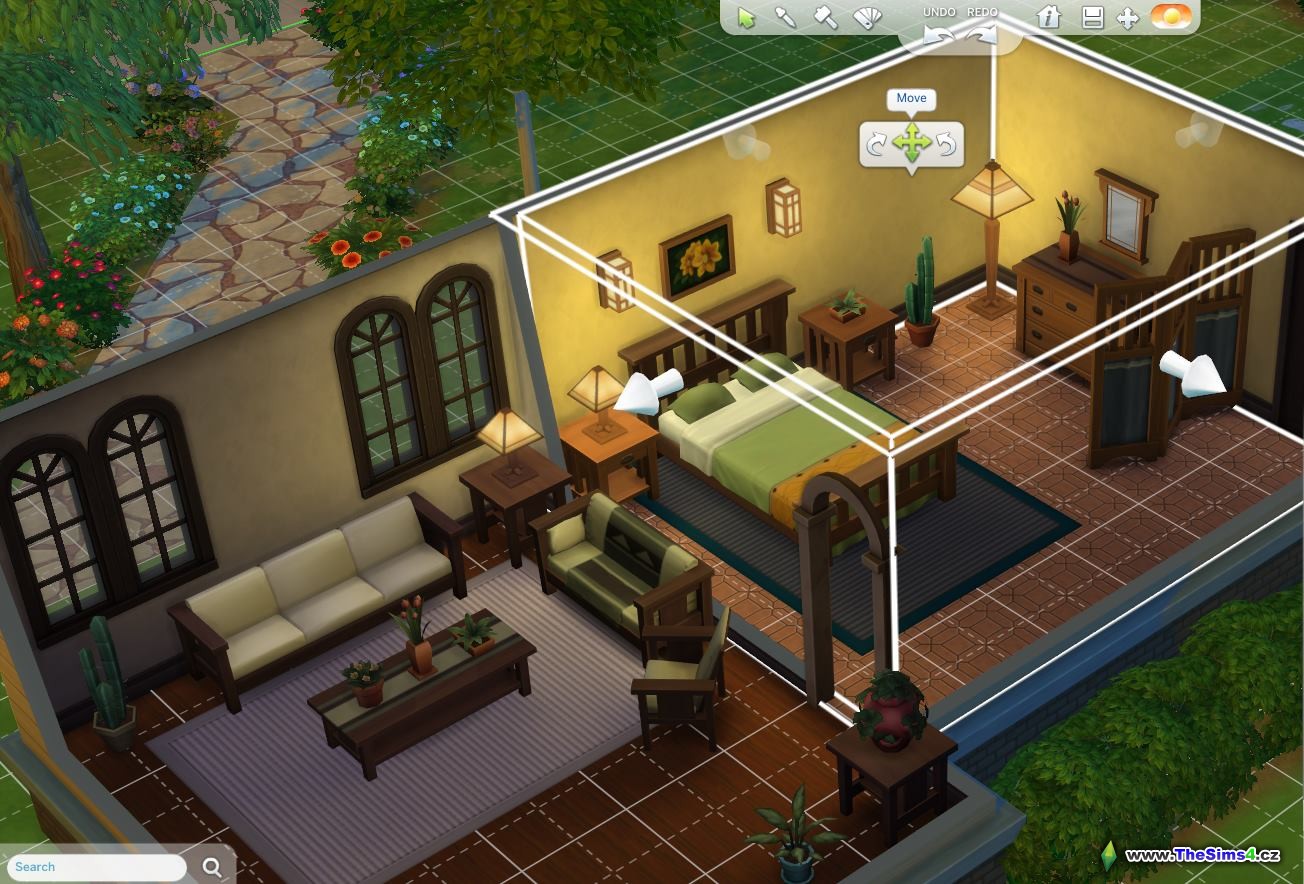Redo the undone build action

[982, 34]
